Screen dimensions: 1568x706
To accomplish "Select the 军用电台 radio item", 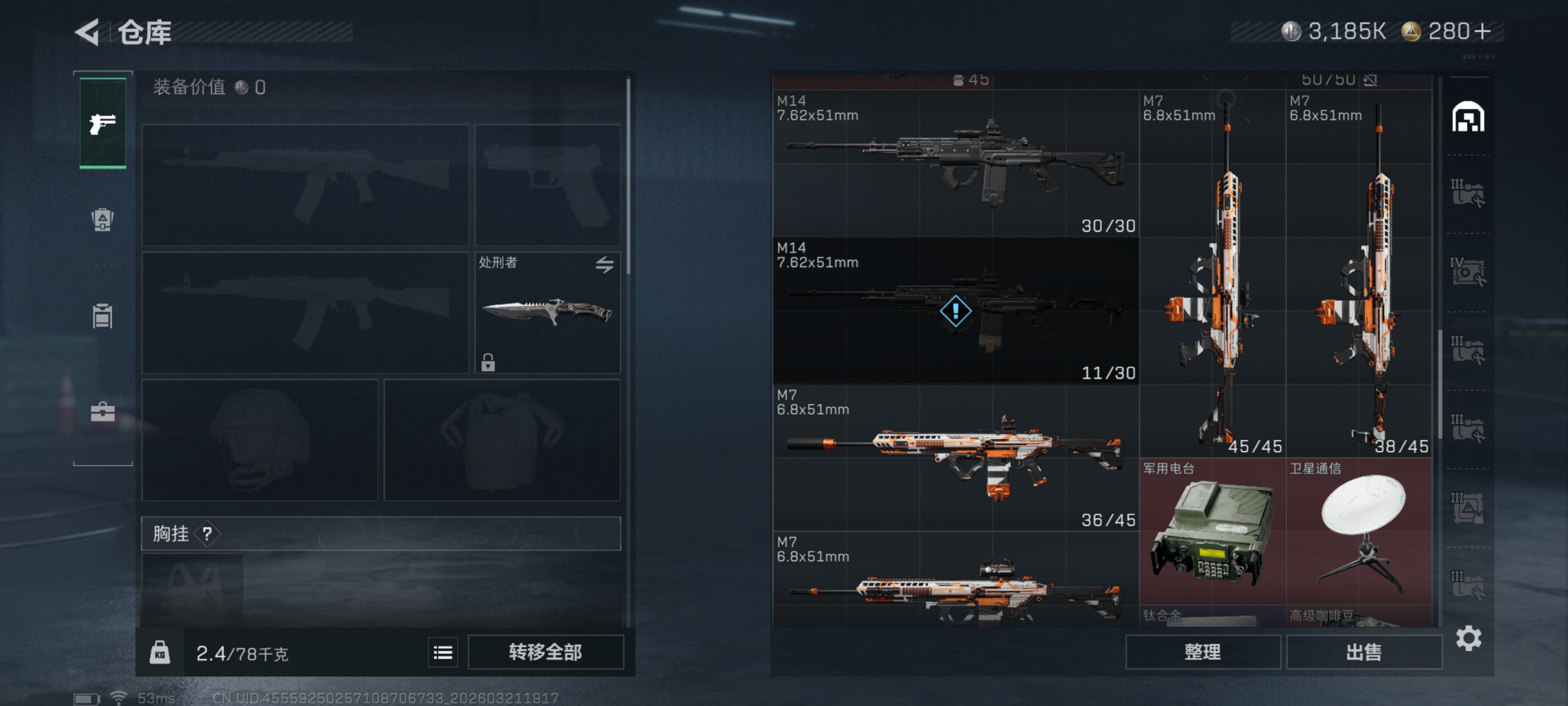I will tap(1212, 532).
